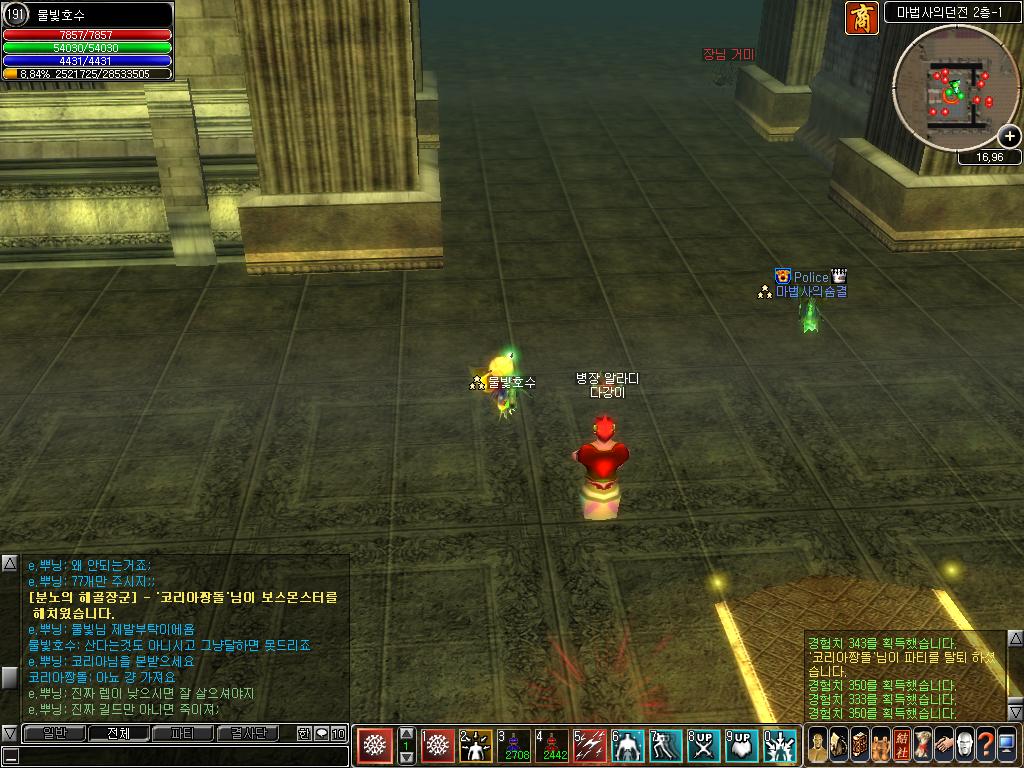
Task: Open the computer monitor system menu icon
Action: pos(1006,745)
